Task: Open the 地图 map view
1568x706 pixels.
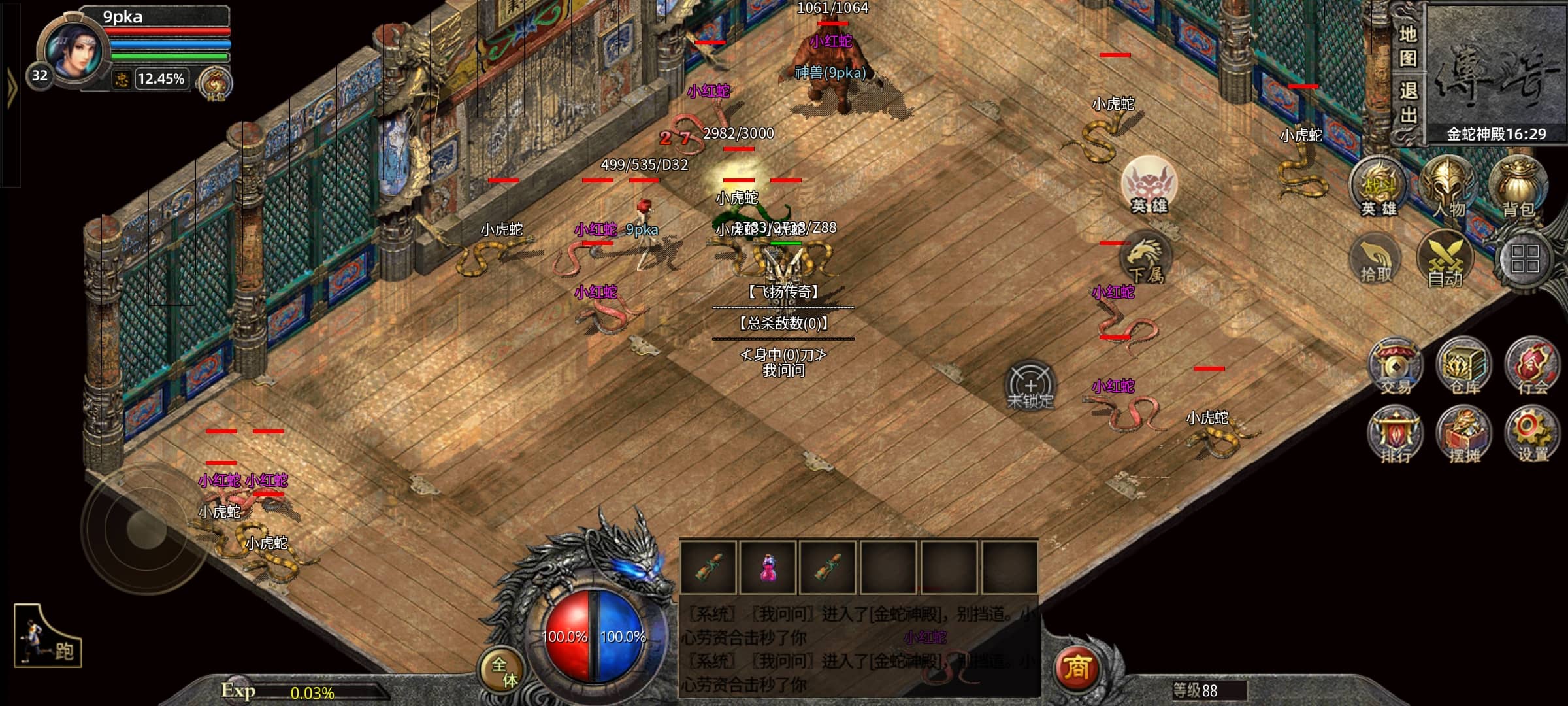Action: 1408,46
